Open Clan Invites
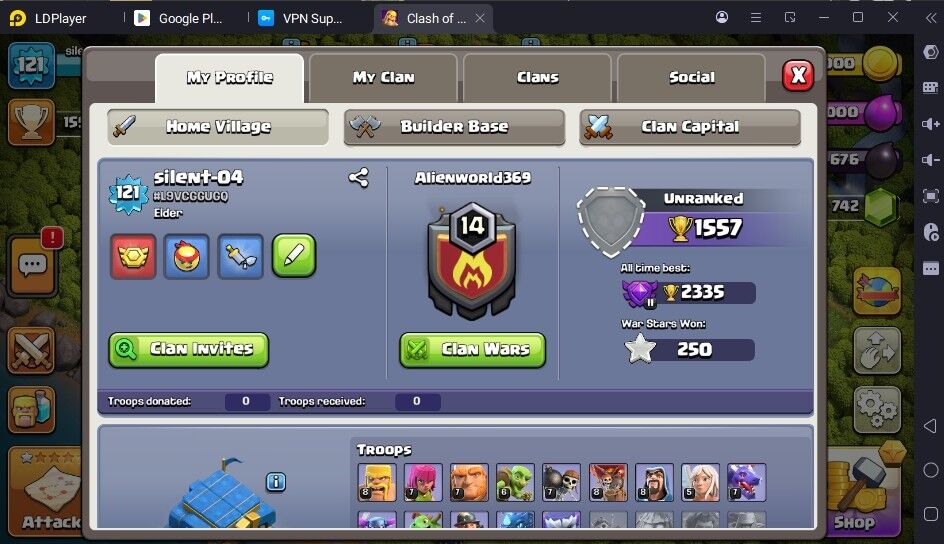 coord(189,349)
